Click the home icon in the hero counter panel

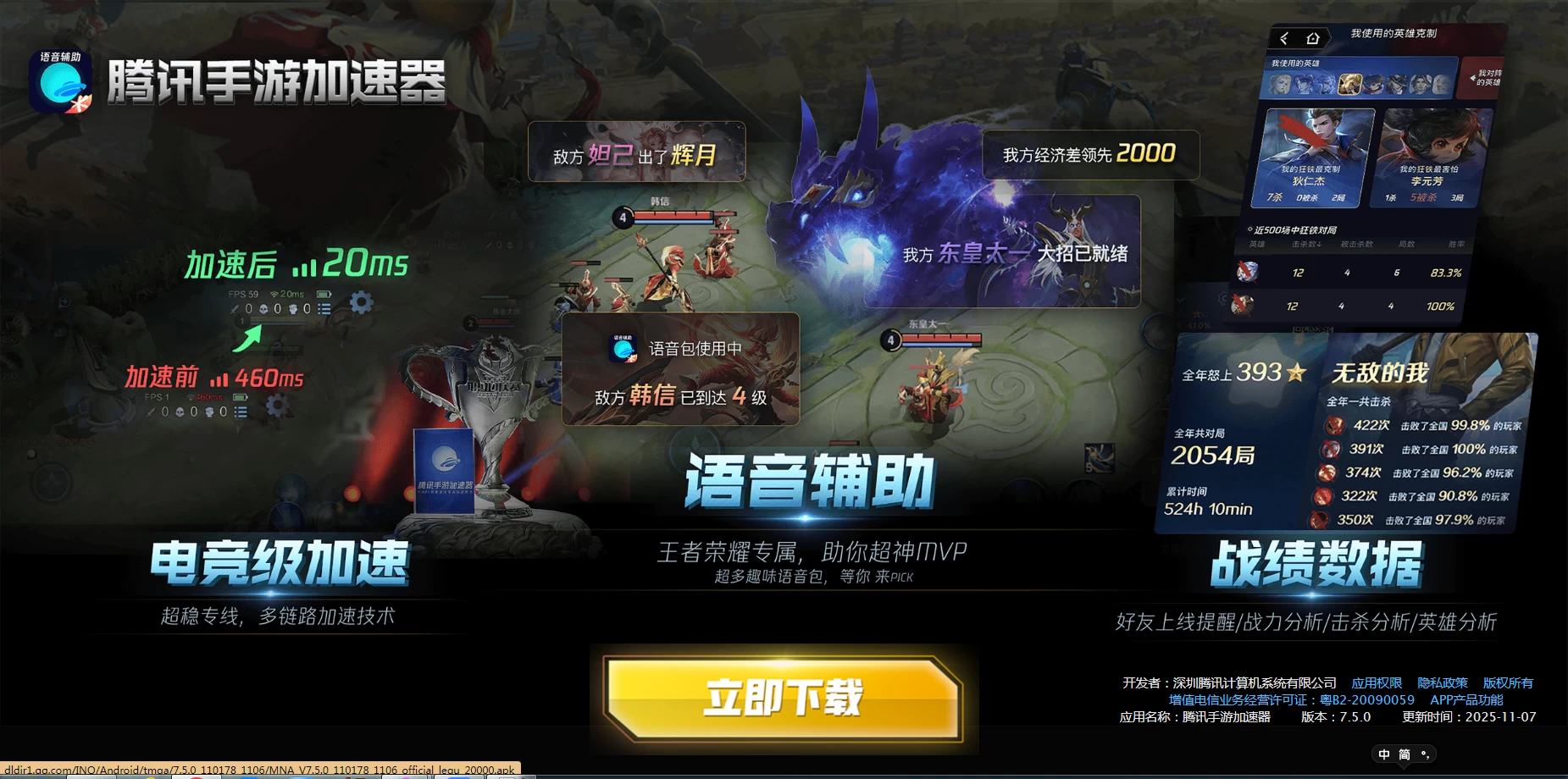click(x=1313, y=39)
